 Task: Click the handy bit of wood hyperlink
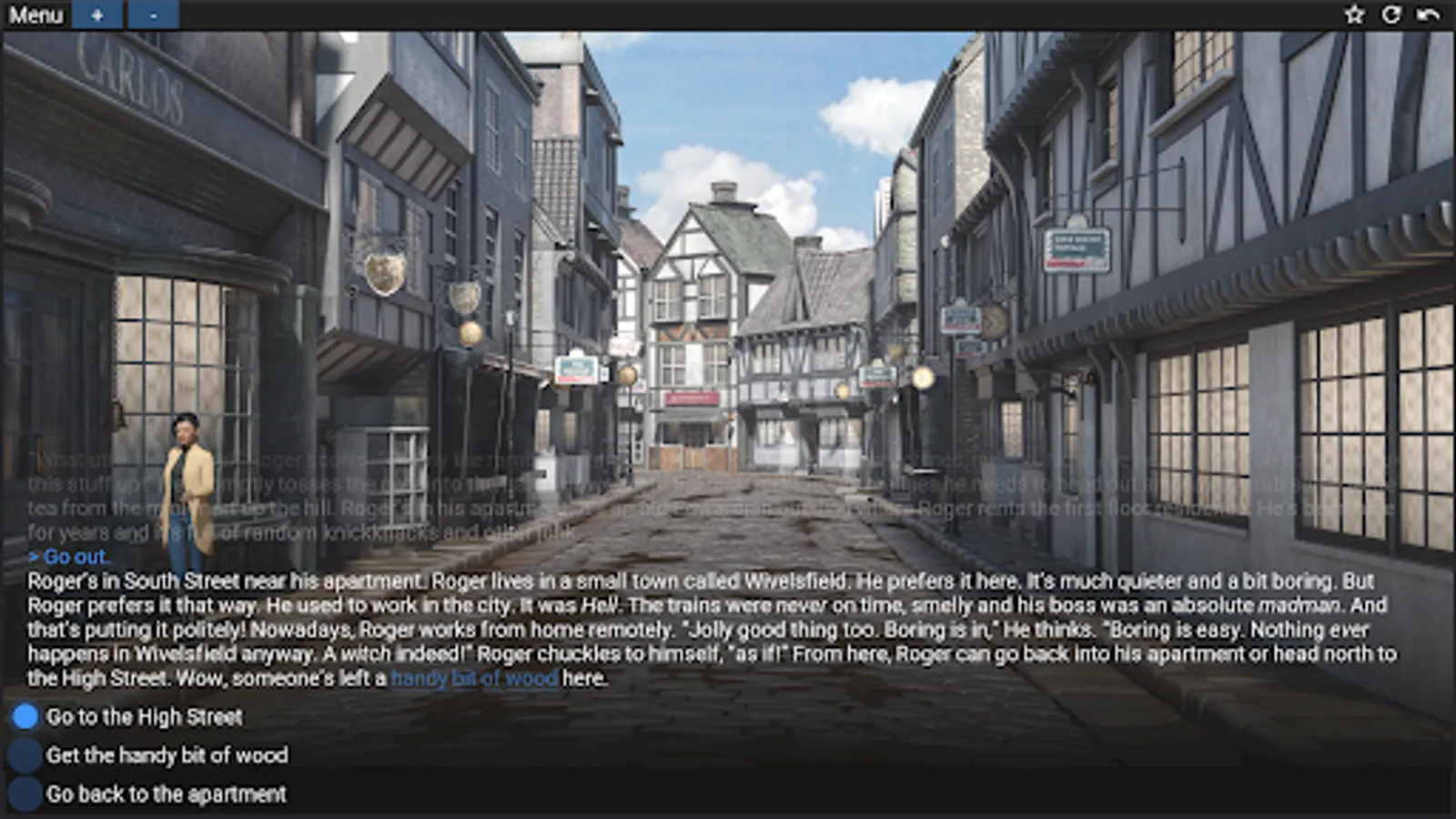(x=474, y=678)
